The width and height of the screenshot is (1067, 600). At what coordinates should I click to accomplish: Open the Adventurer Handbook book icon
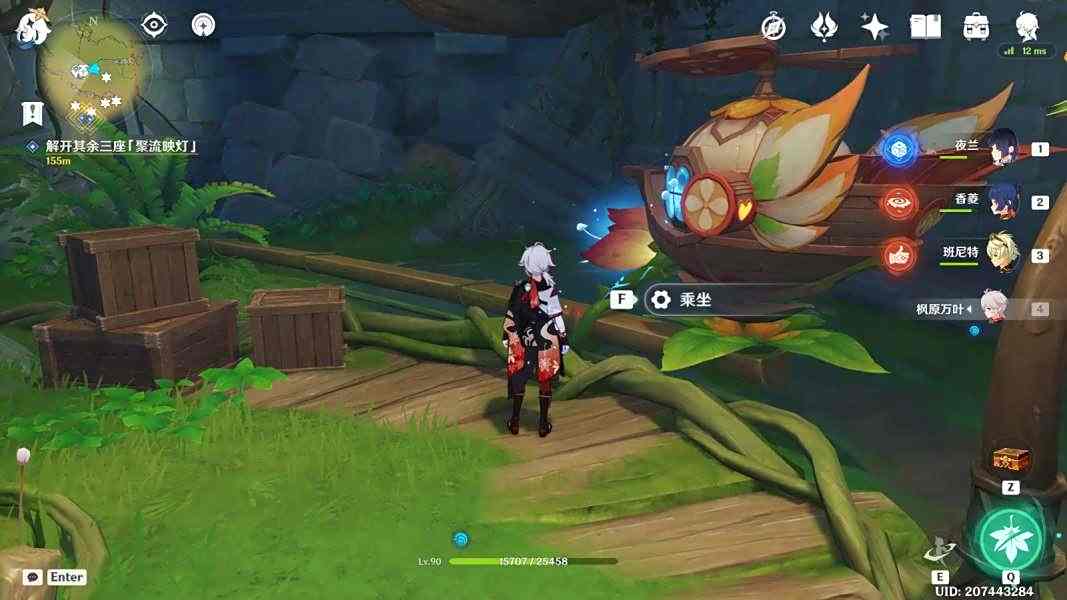pos(925,27)
